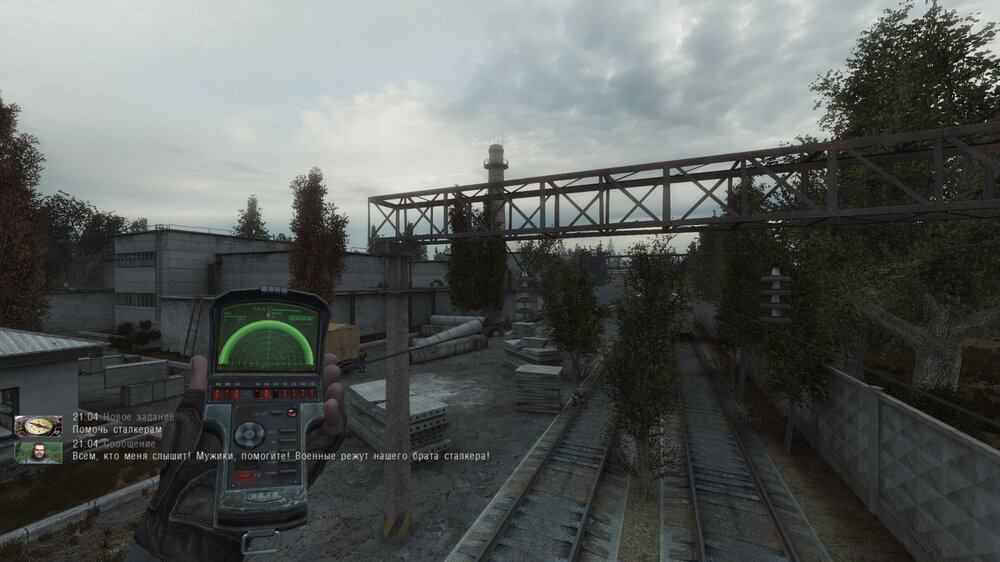
Task: Click the "Всем, кто меня слышит!" message text
Action: click(280, 457)
